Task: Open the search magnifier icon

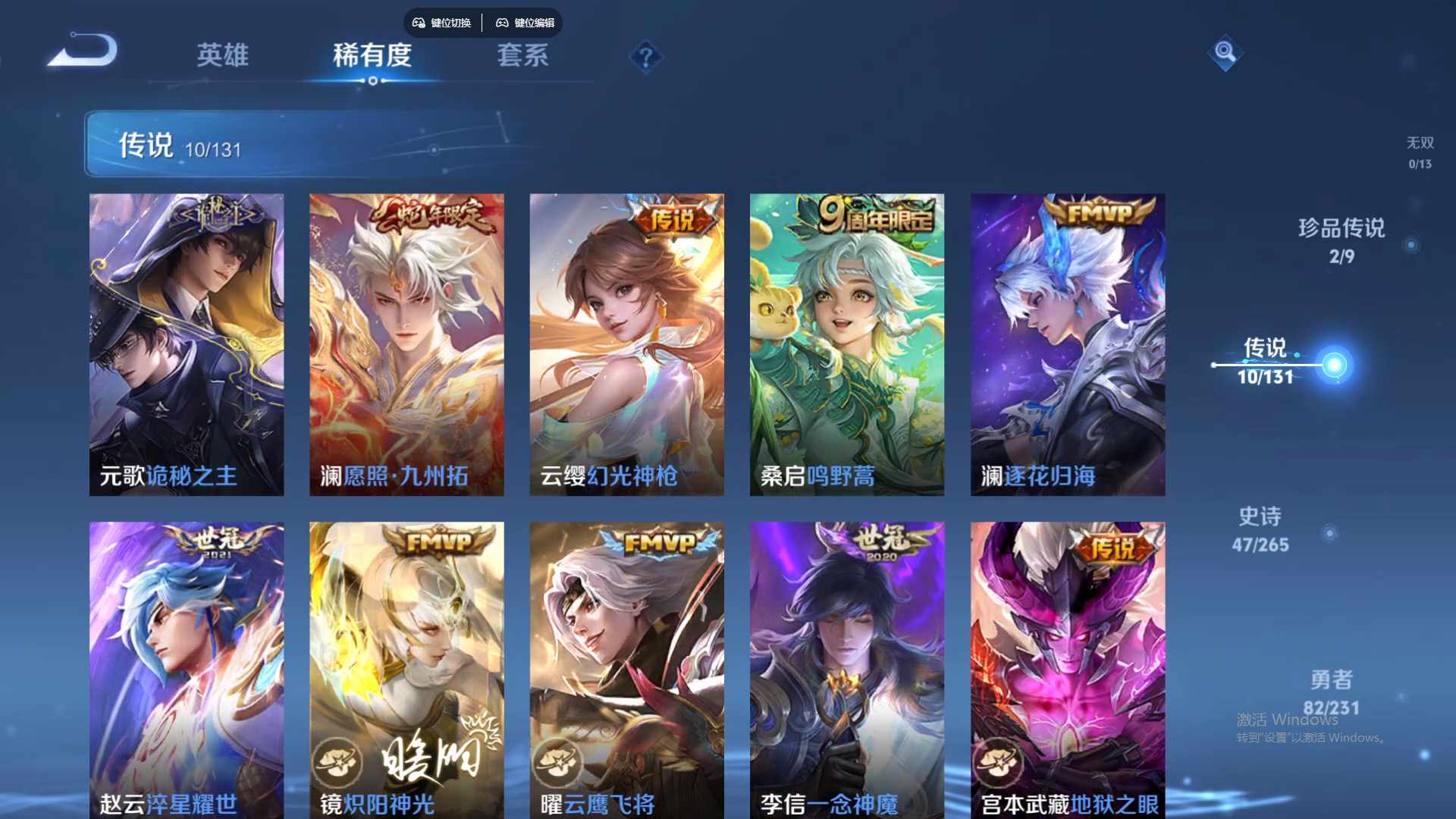Action: (x=1226, y=53)
